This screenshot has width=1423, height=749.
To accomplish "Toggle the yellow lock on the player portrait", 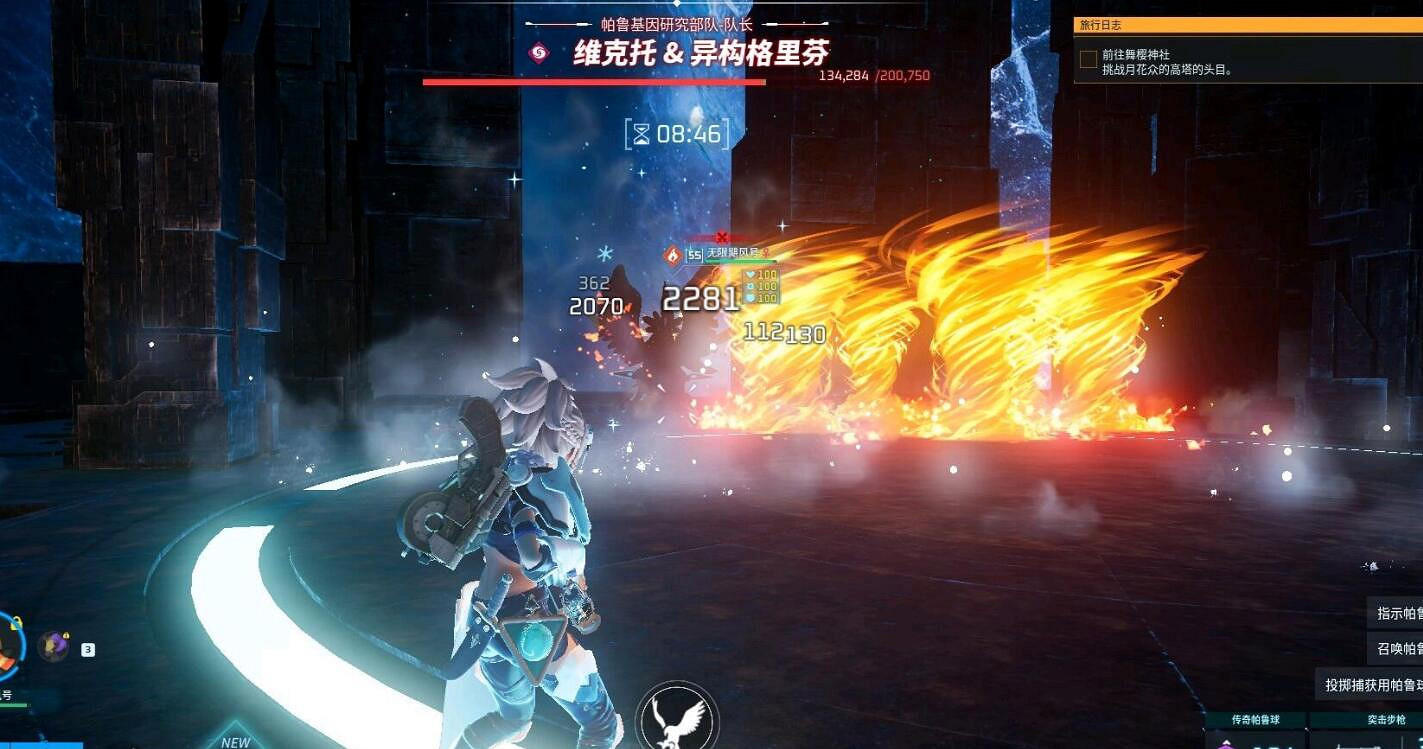I will (x=16, y=622).
